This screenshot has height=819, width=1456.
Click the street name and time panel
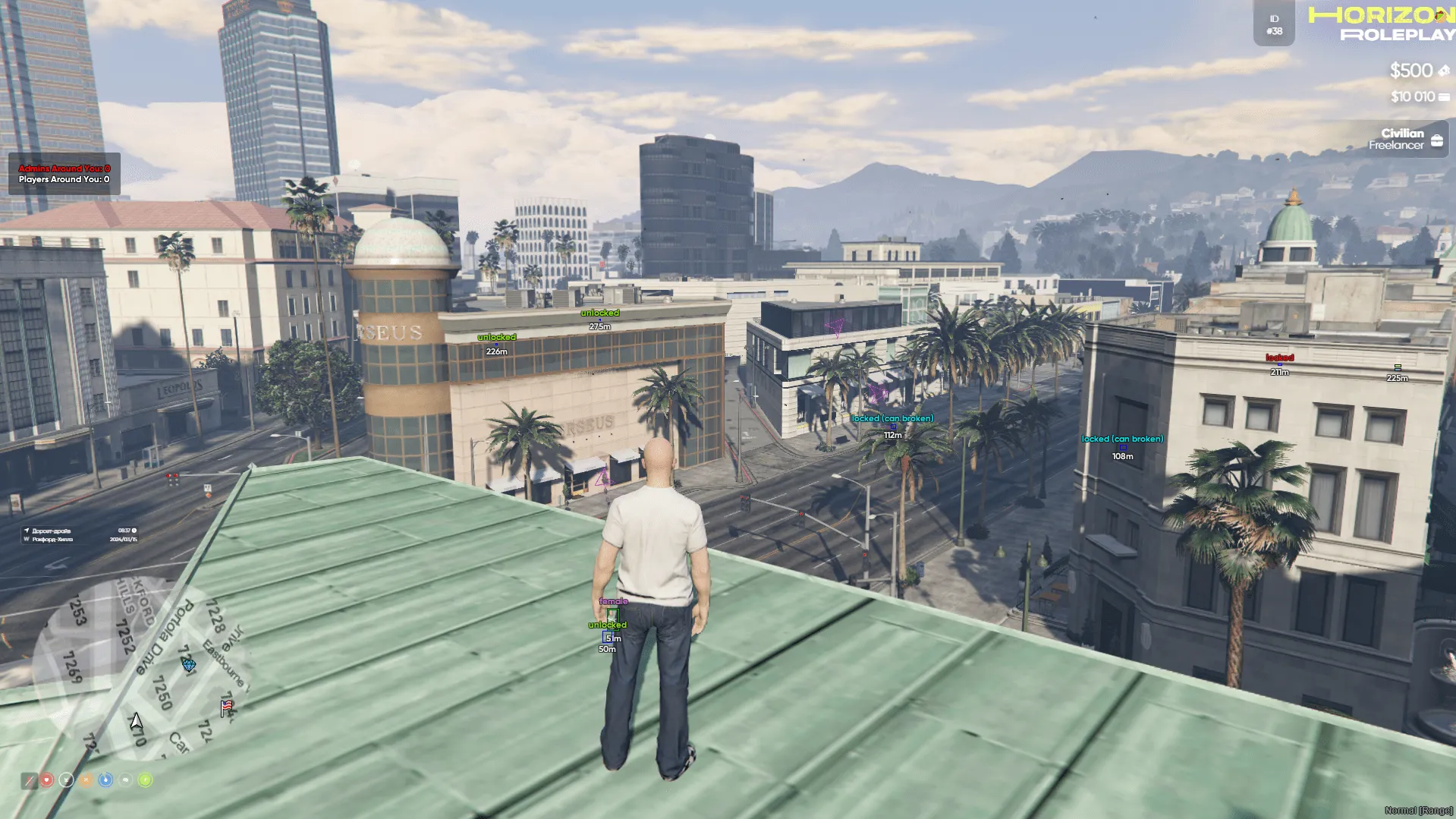pyautogui.click(x=80, y=535)
